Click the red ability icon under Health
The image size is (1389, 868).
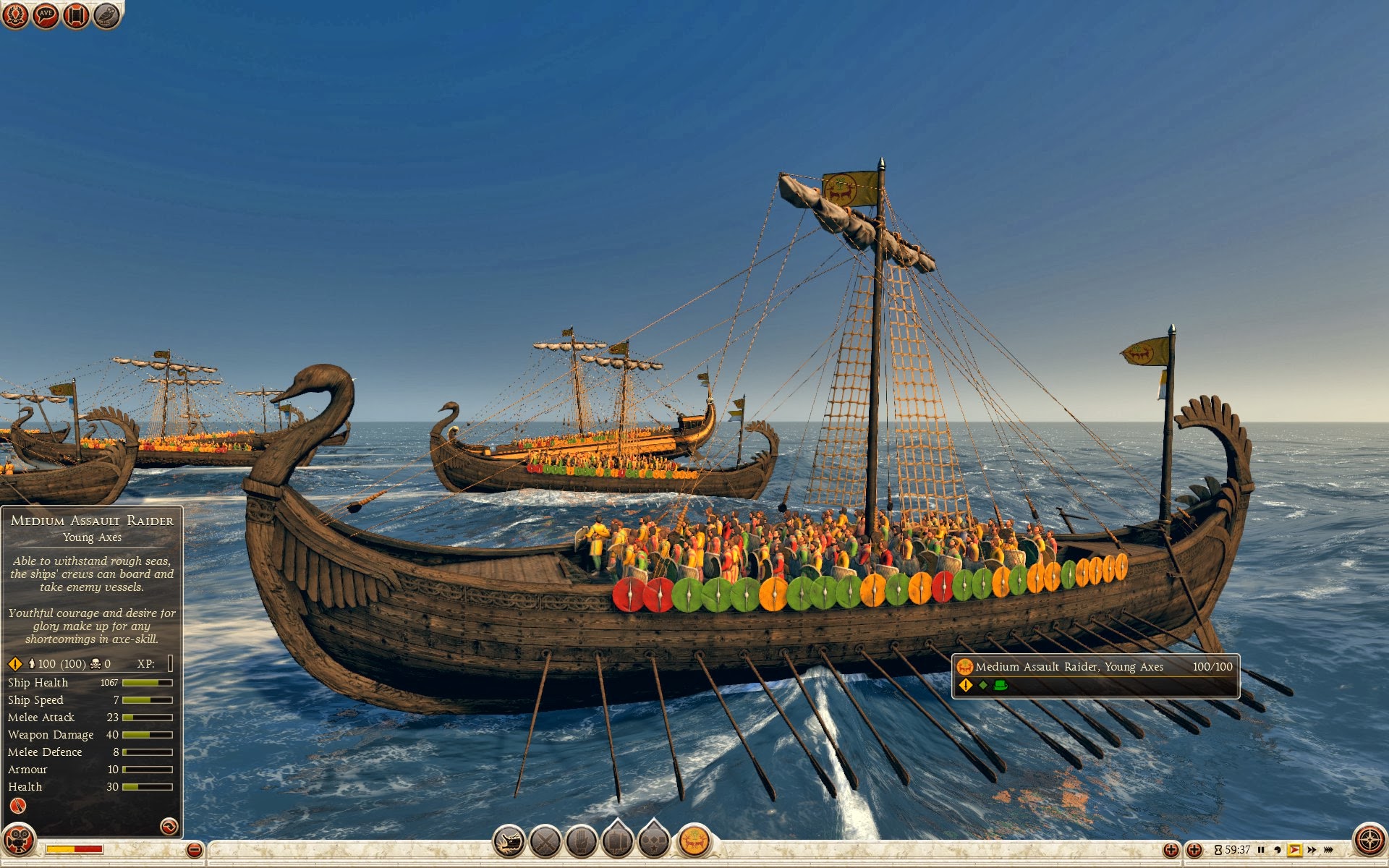tap(18, 806)
